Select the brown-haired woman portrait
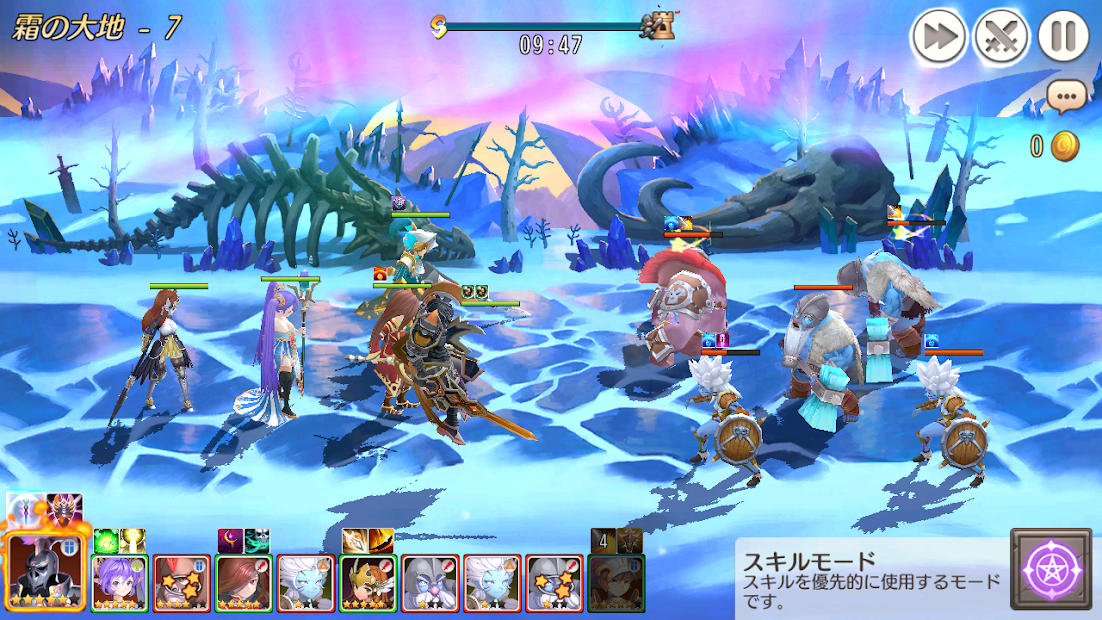1102x620 pixels. (244, 583)
